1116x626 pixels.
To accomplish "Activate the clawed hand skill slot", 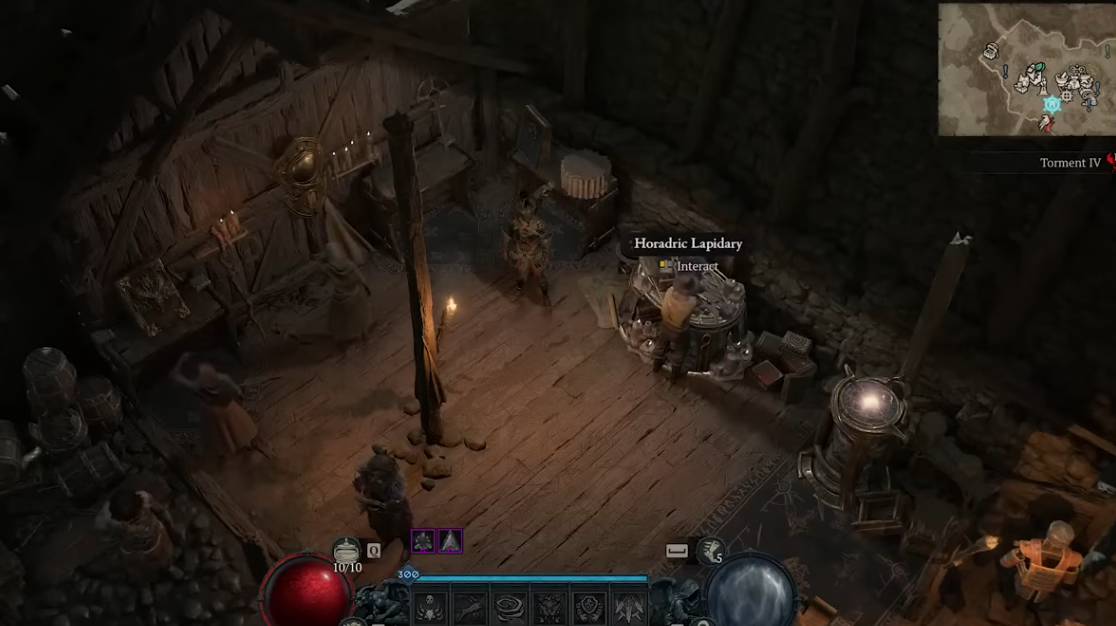I will pos(470,605).
